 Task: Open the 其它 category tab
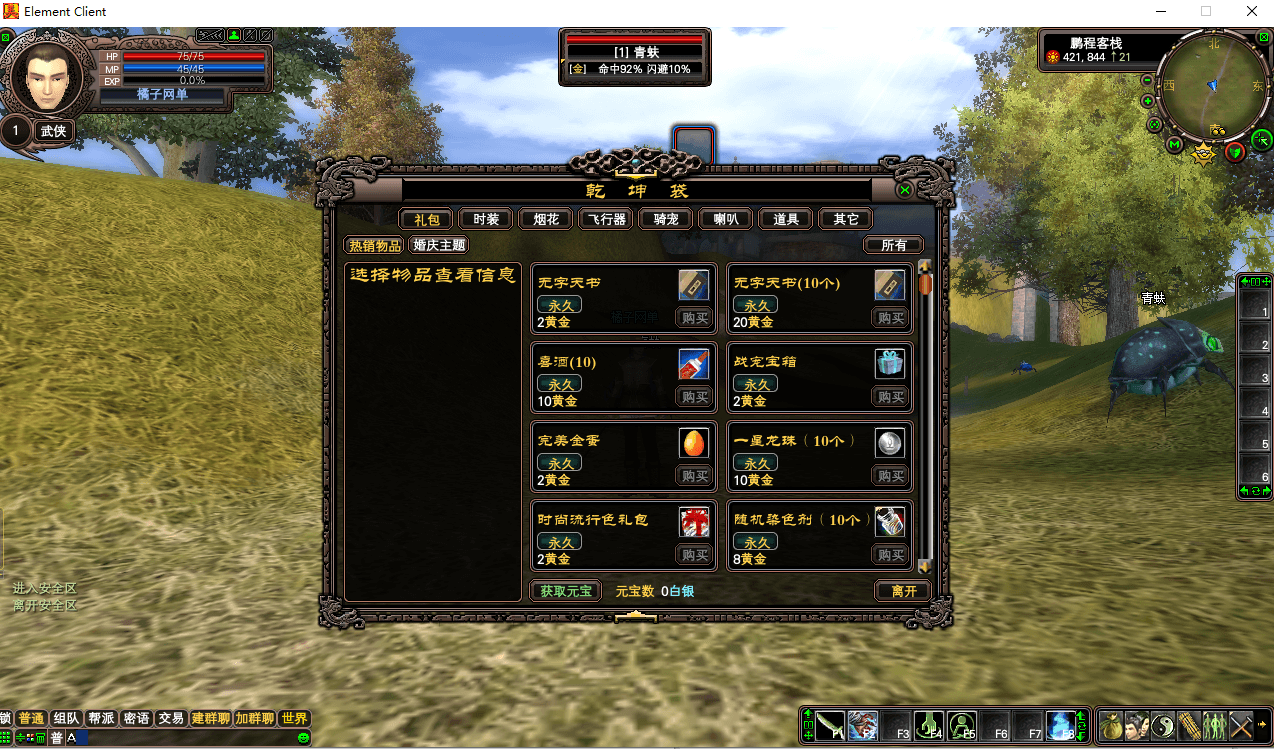[x=846, y=219]
